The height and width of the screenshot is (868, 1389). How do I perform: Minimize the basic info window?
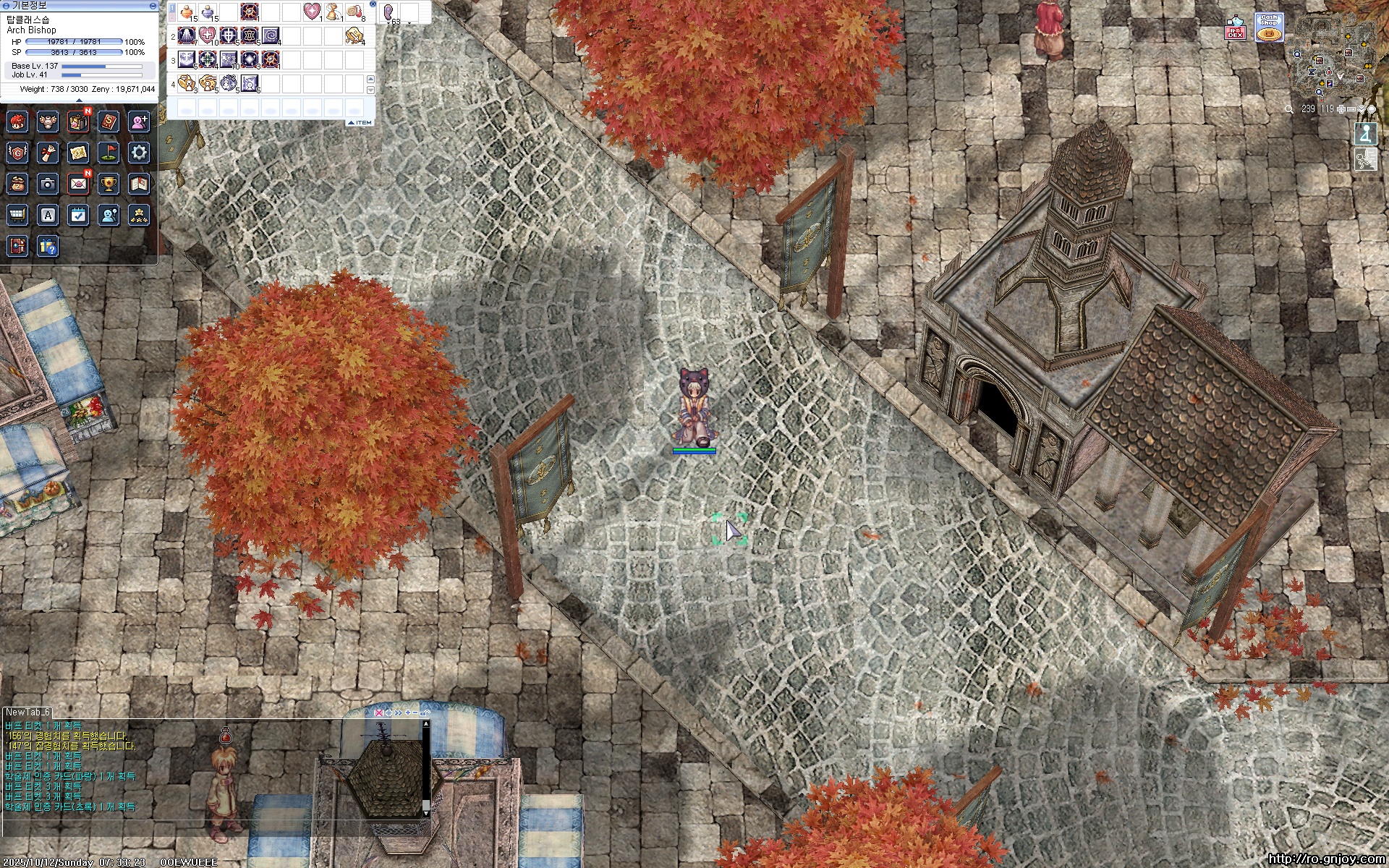[153, 5]
